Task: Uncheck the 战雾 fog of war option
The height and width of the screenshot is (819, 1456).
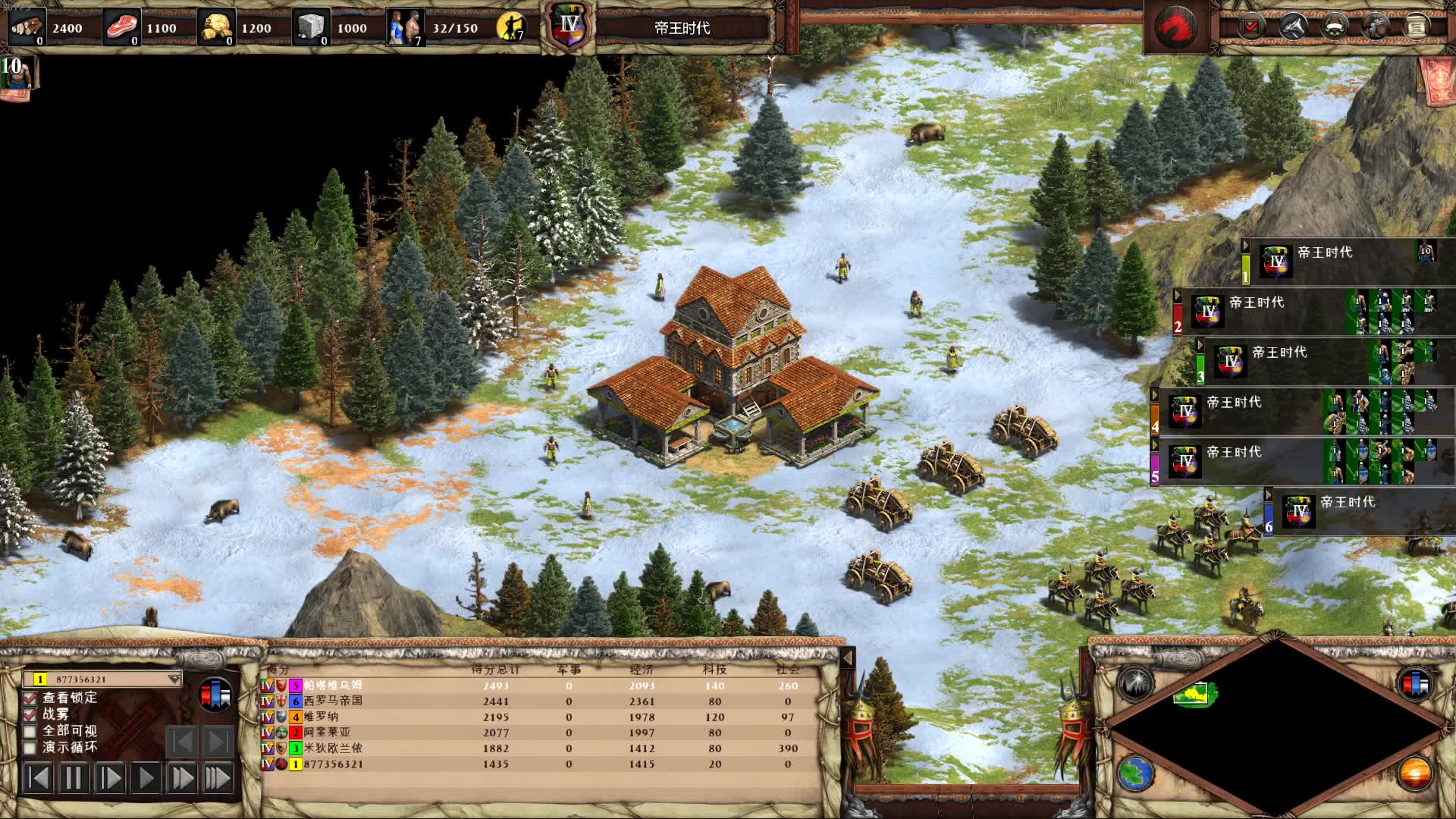Action: click(x=30, y=714)
